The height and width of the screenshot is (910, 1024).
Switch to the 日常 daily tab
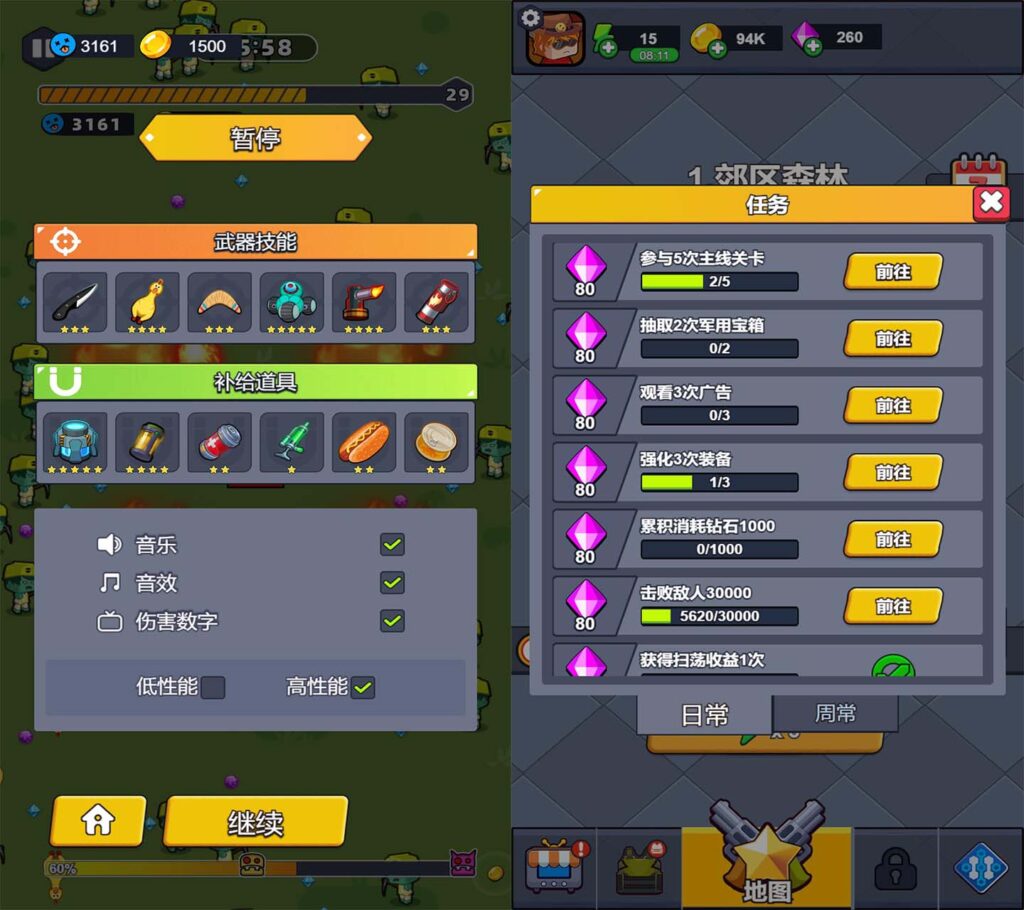pos(705,715)
